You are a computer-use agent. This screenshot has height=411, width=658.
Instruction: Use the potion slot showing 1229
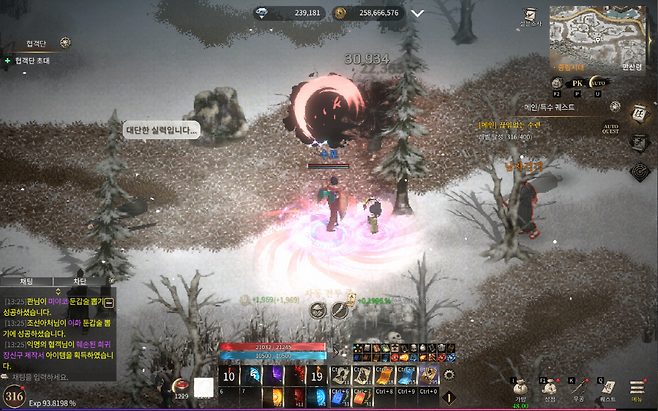tap(181, 386)
